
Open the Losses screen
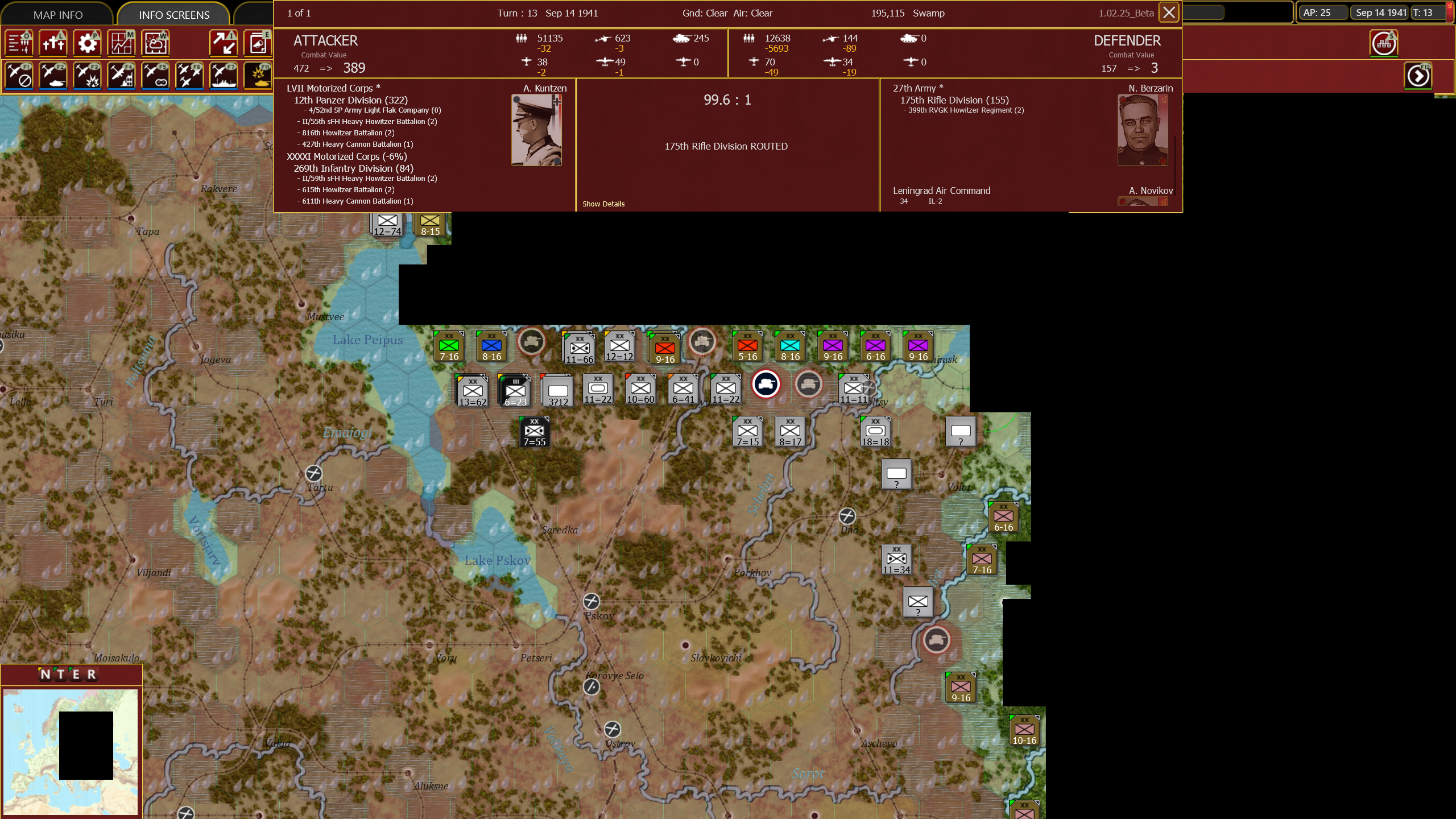click(53, 43)
